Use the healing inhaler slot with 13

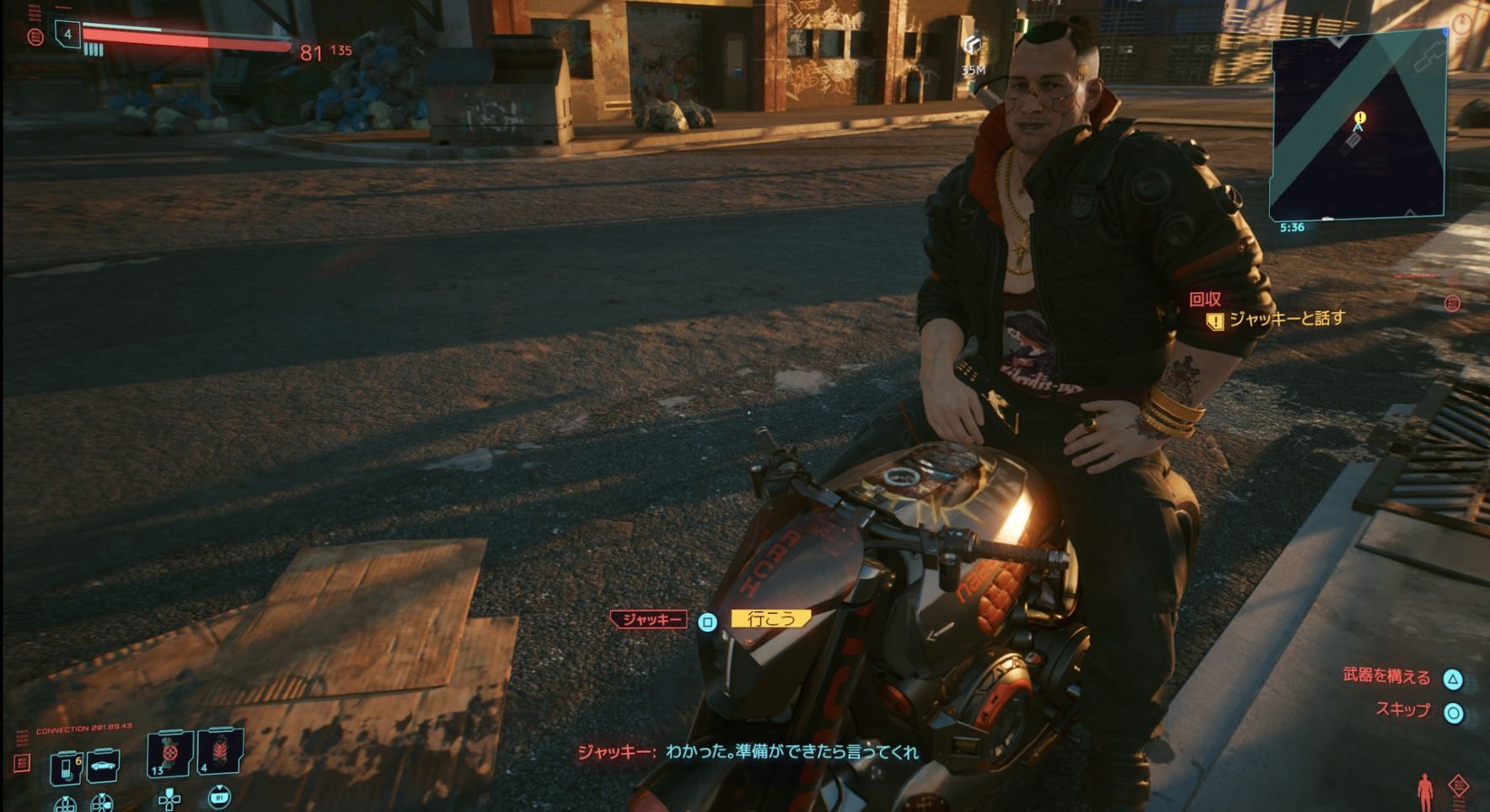(x=169, y=752)
